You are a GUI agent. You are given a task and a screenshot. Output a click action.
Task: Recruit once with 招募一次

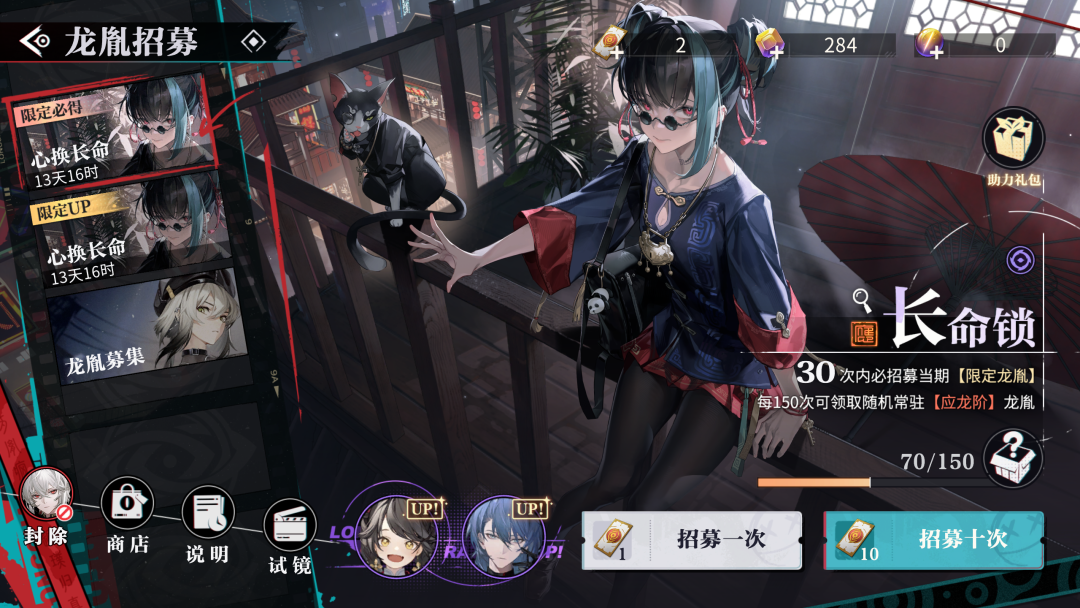point(692,540)
